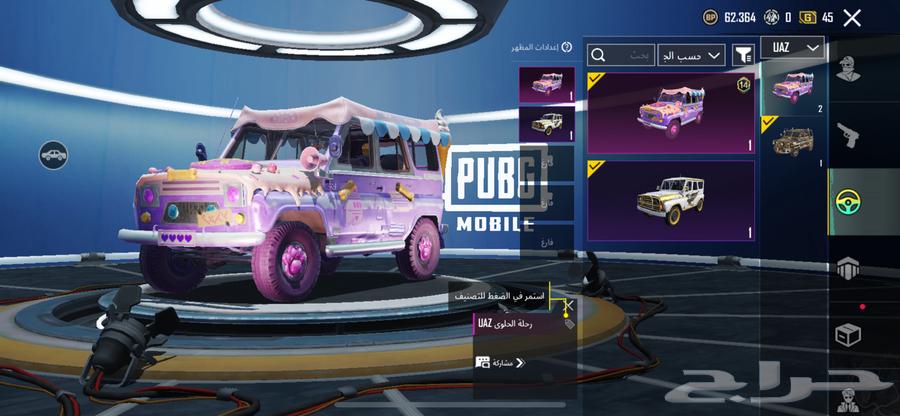This screenshot has height=416, width=900.
Task: Select the pink UAZ appearance slot thumbnail
Action: coord(547,84)
